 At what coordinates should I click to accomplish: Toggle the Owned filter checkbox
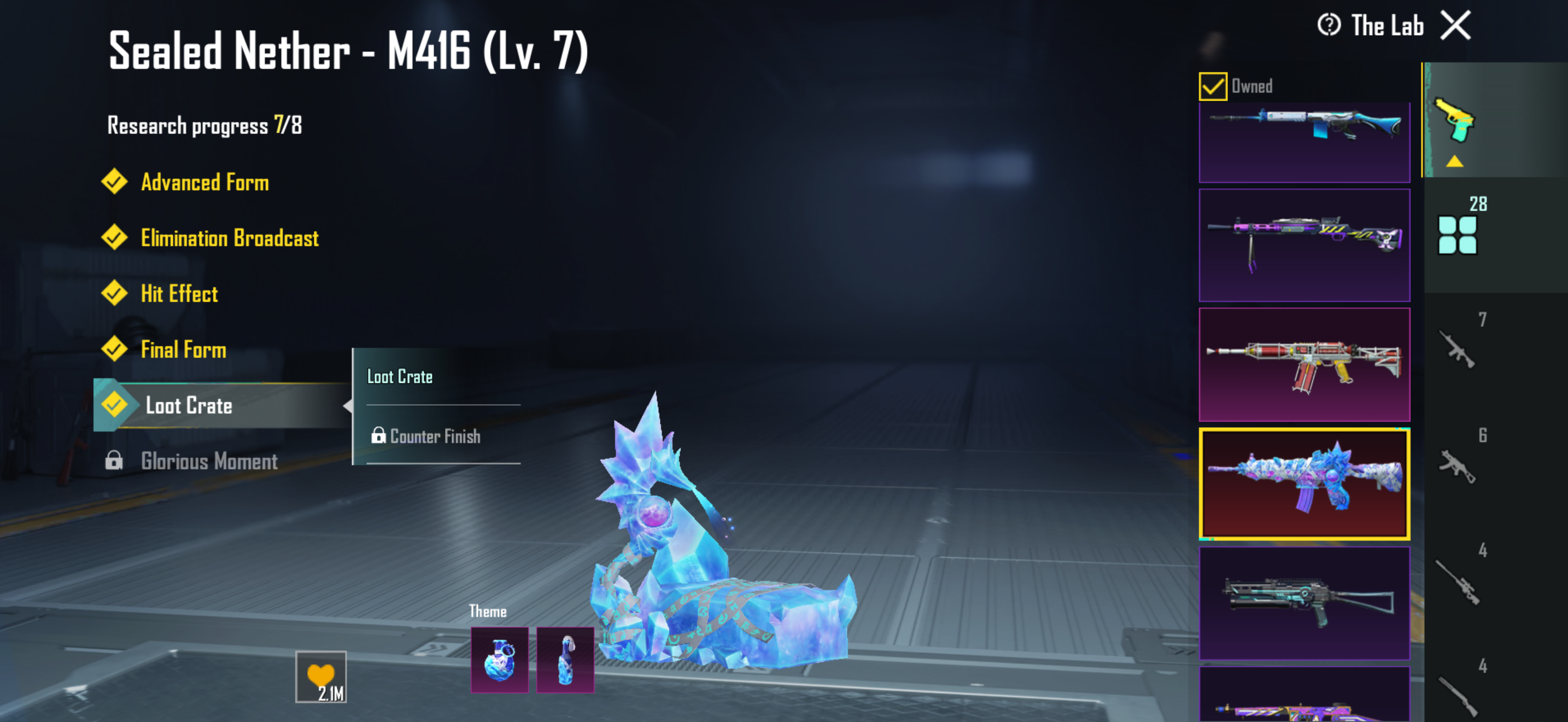(1213, 86)
